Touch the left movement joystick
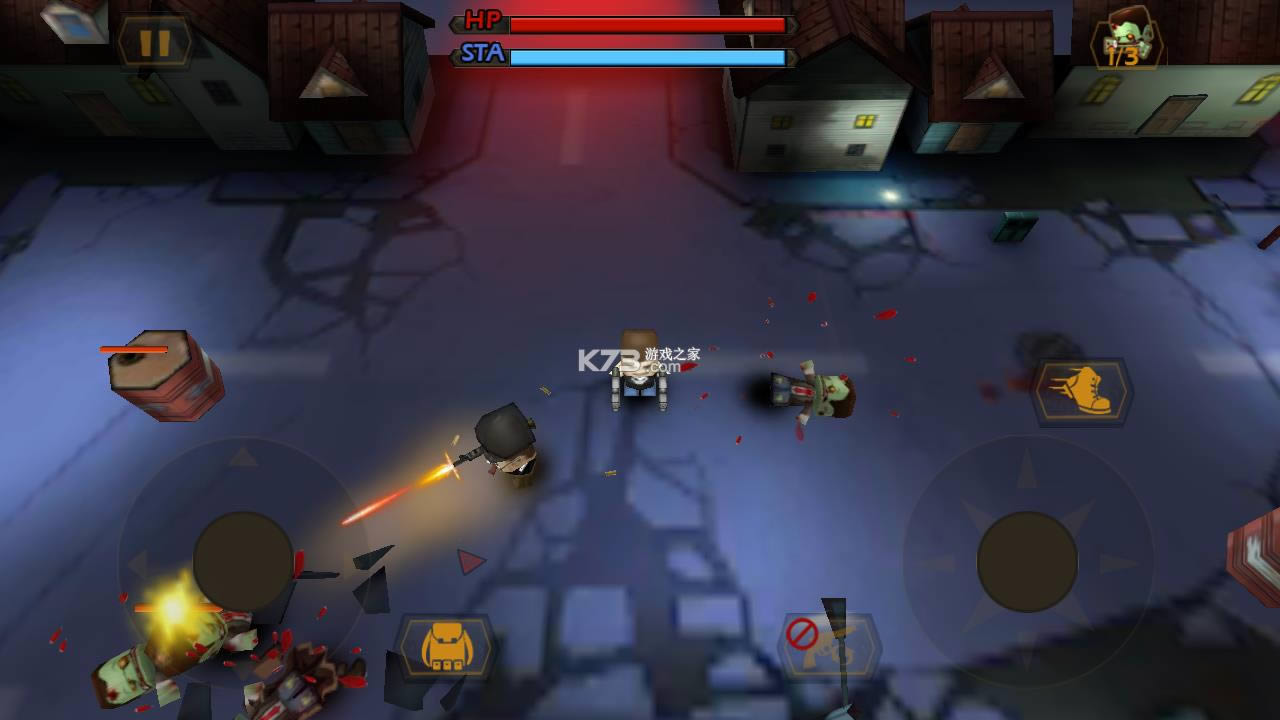 (x=242, y=562)
